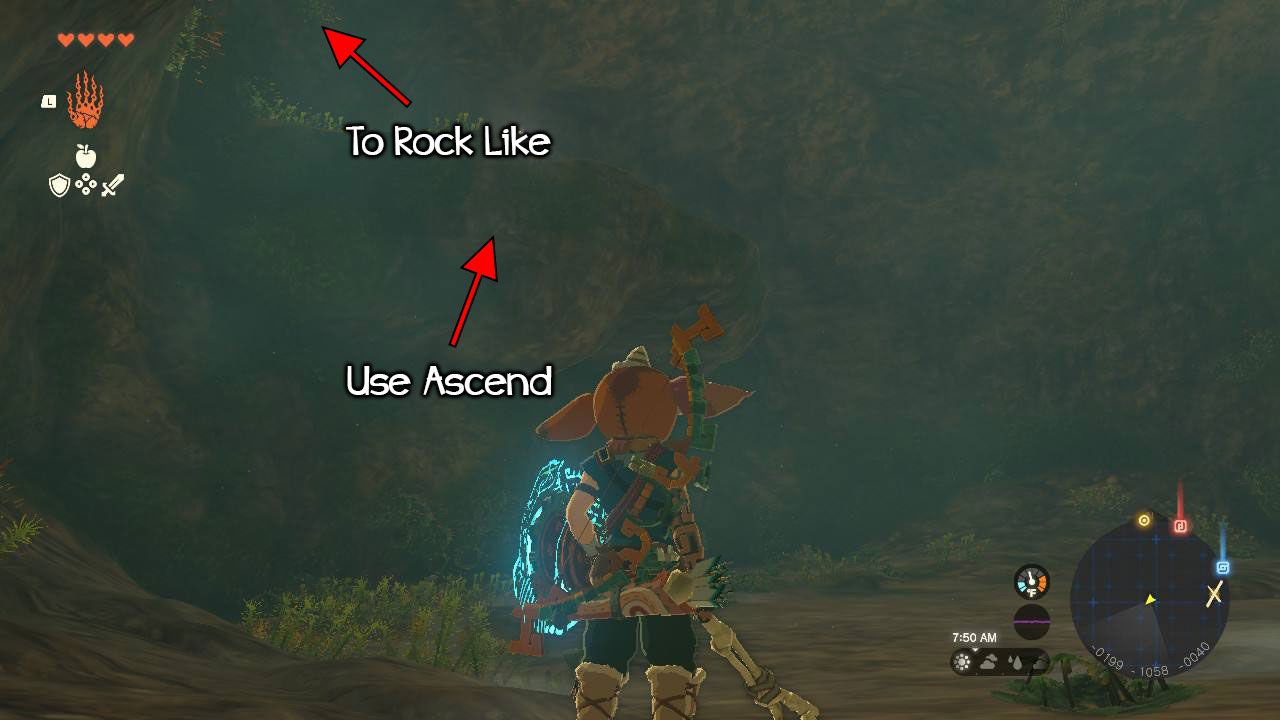
Task: Open the cloud forecast segment
Action: pyautogui.click(x=988, y=663)
